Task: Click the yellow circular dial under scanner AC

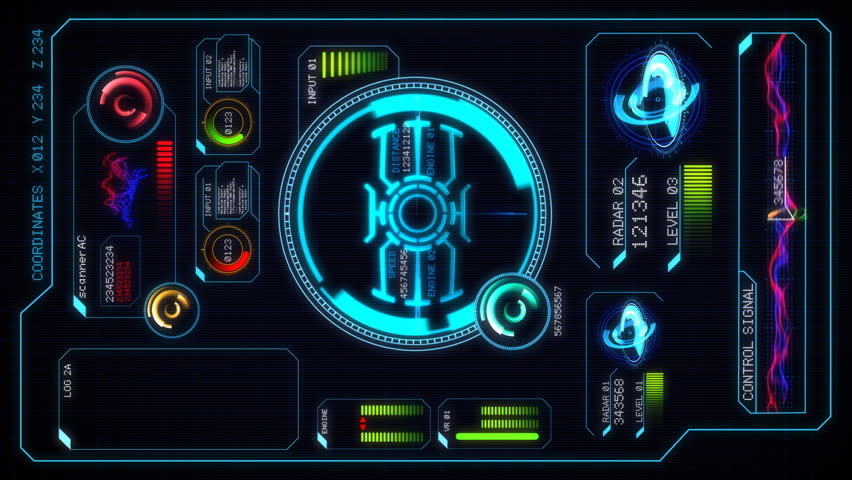Action: pos(172,310)
